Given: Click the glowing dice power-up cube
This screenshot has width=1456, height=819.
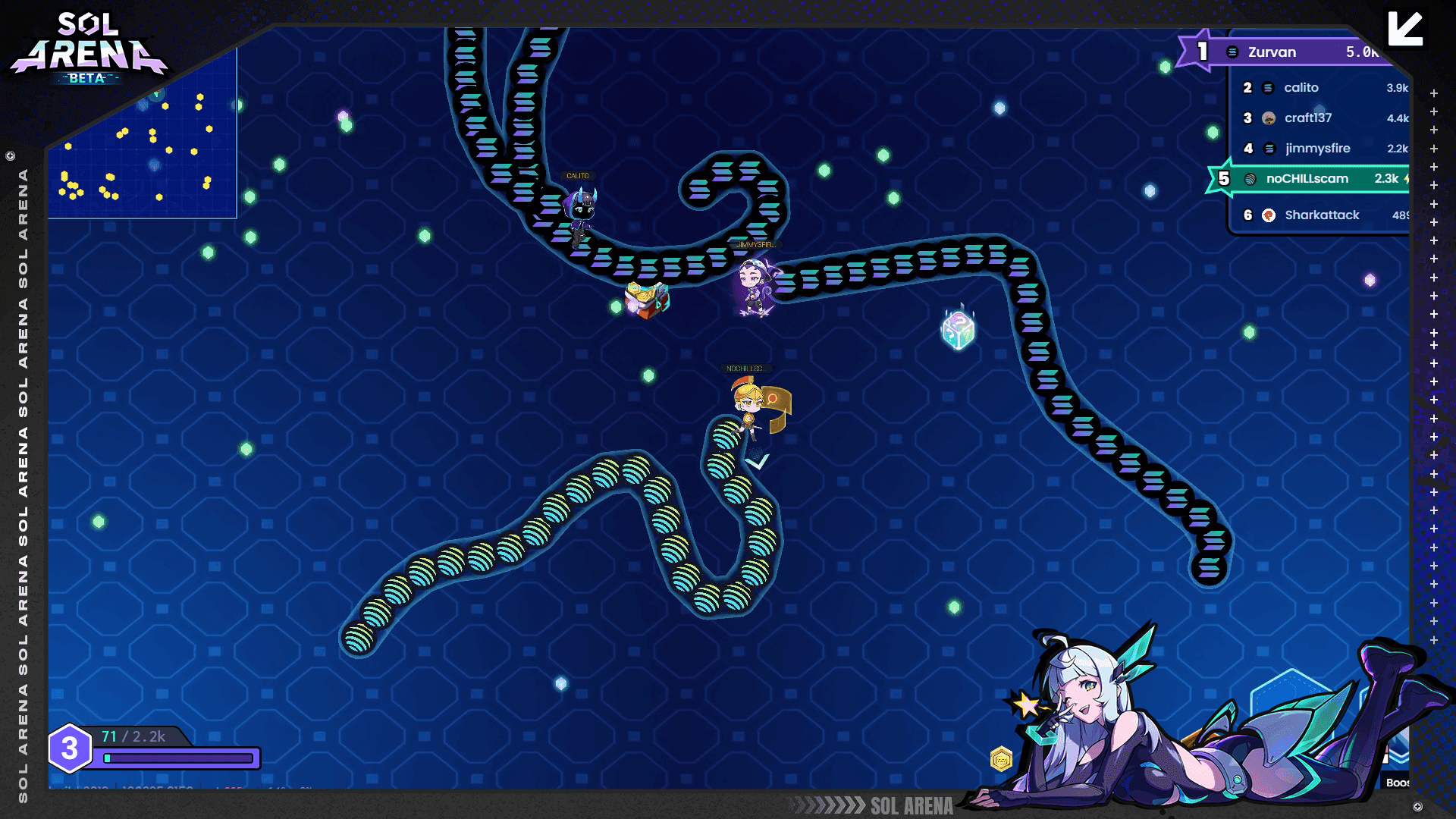Looking at the screenshot, I should pos(957,329).
